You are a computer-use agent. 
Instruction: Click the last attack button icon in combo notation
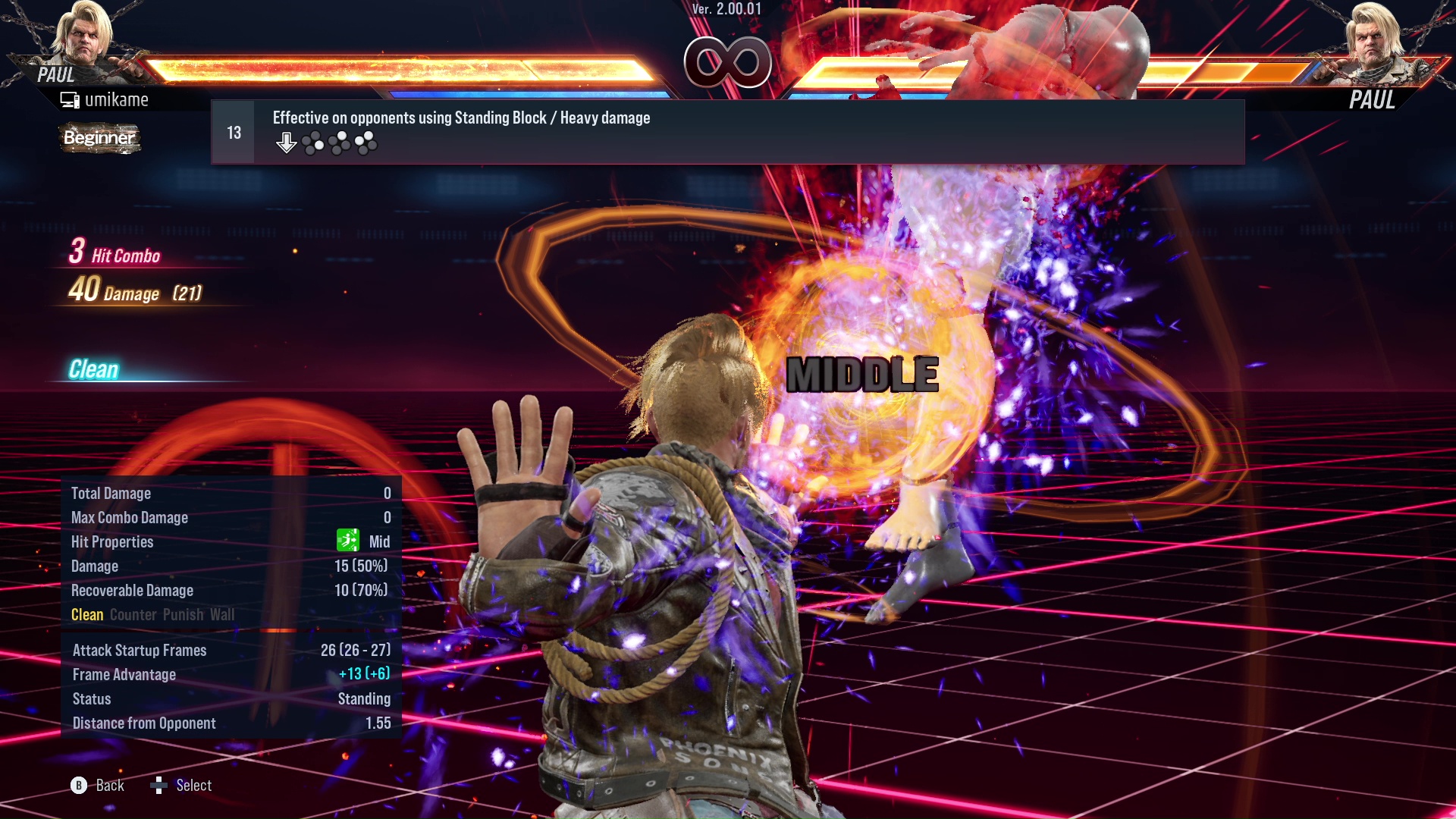(366, 142)
